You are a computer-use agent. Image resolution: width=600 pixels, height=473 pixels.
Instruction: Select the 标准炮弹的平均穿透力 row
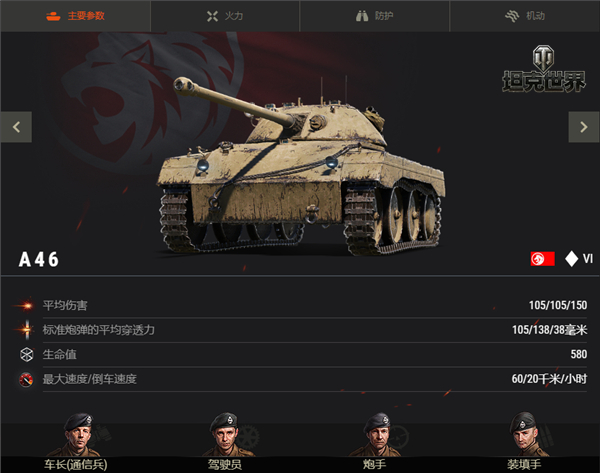click(x=300, y=330)
